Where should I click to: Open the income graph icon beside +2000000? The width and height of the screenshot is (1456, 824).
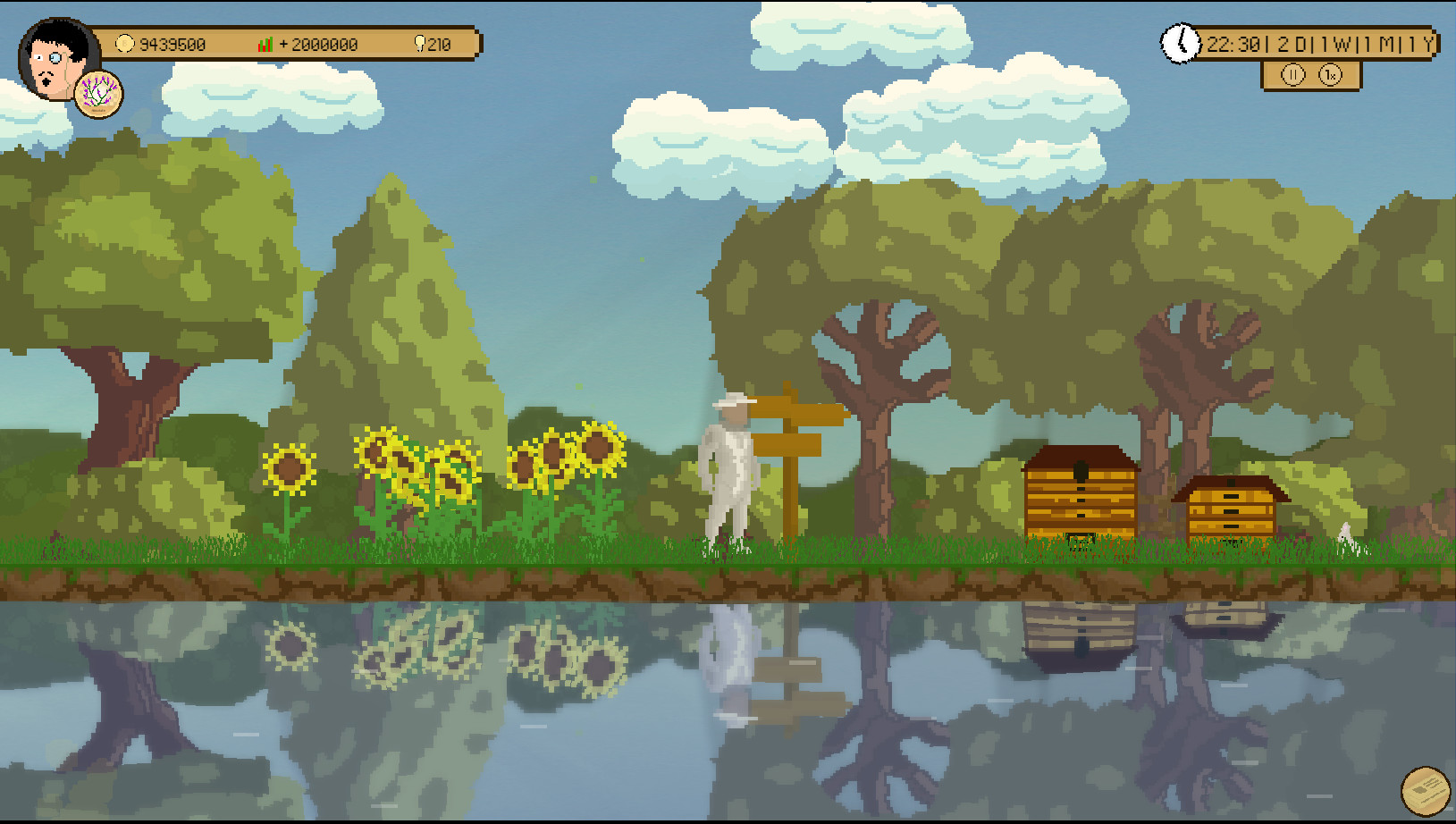coord(264,43)
